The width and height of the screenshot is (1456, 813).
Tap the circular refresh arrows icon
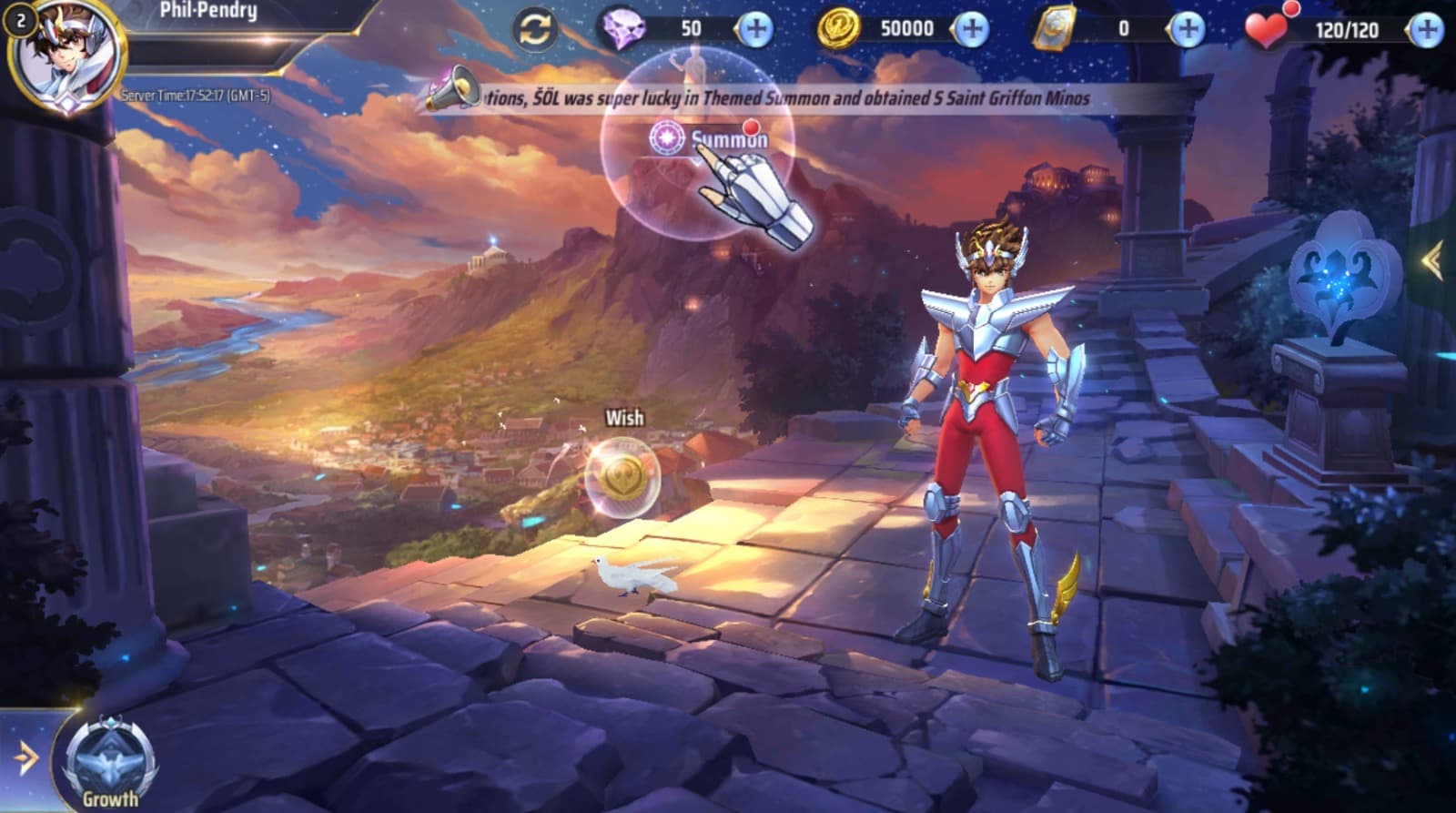(535, 29)
